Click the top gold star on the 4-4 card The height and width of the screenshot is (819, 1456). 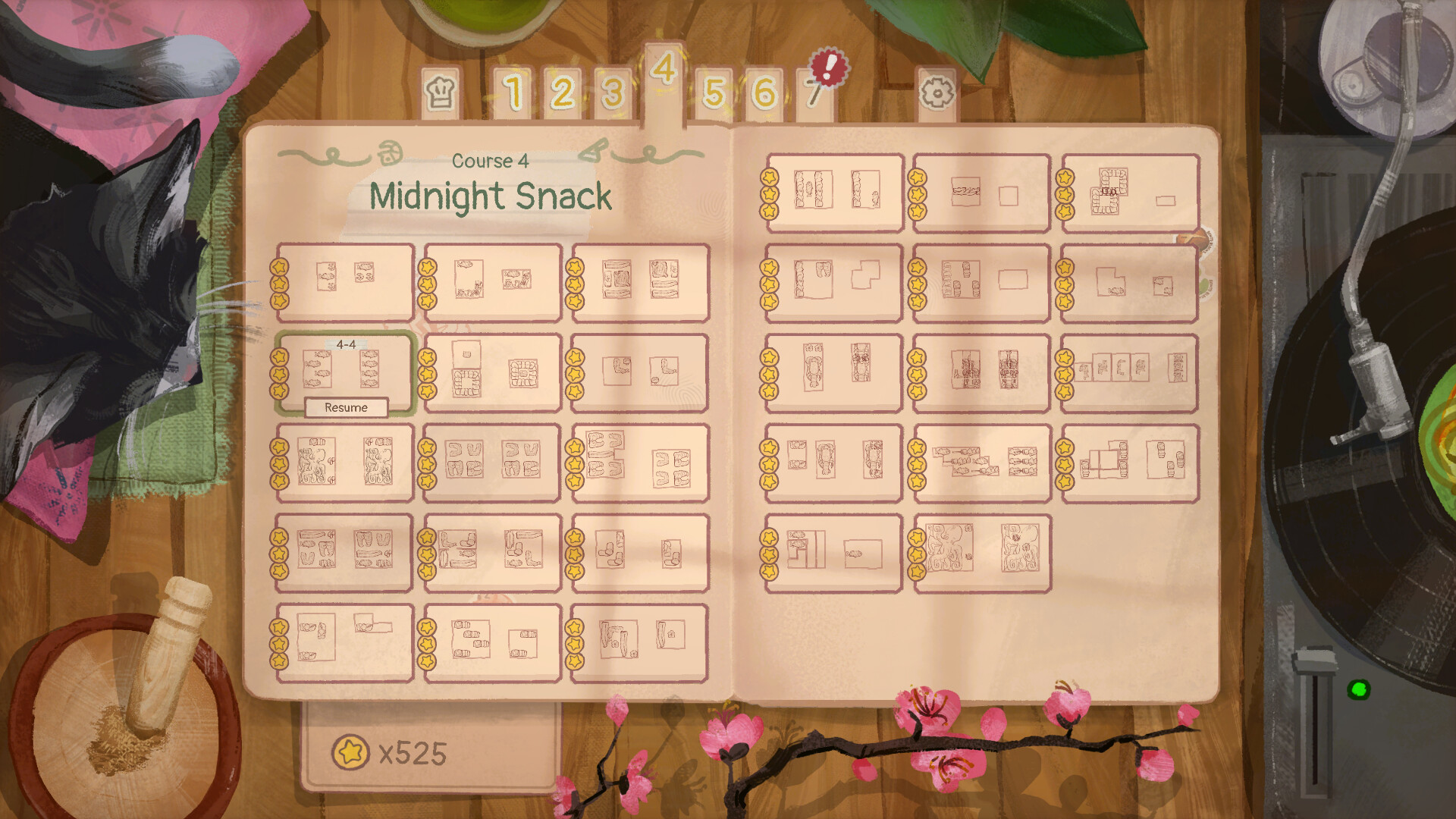278,357
